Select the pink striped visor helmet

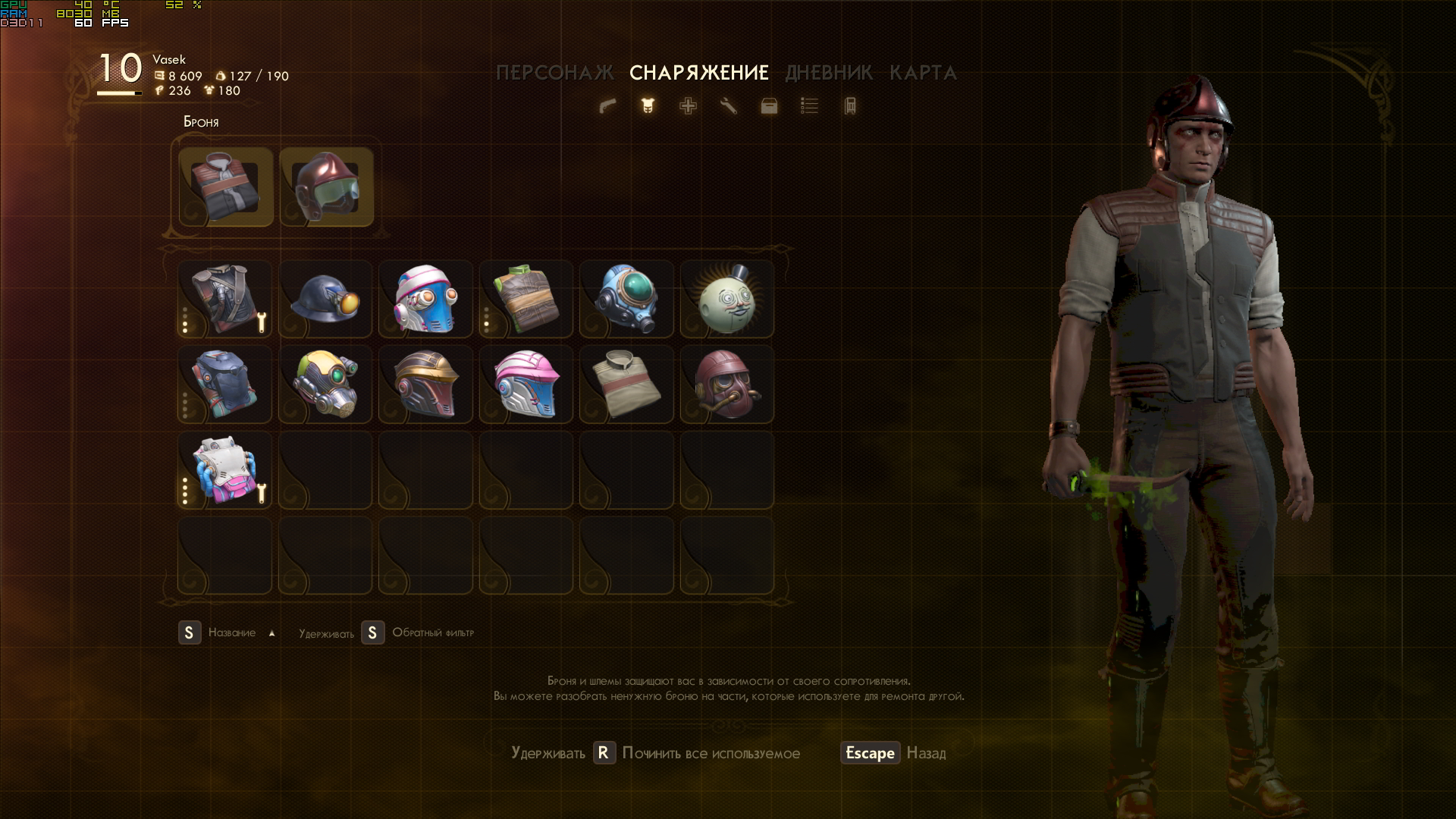[x=526, y=384]
